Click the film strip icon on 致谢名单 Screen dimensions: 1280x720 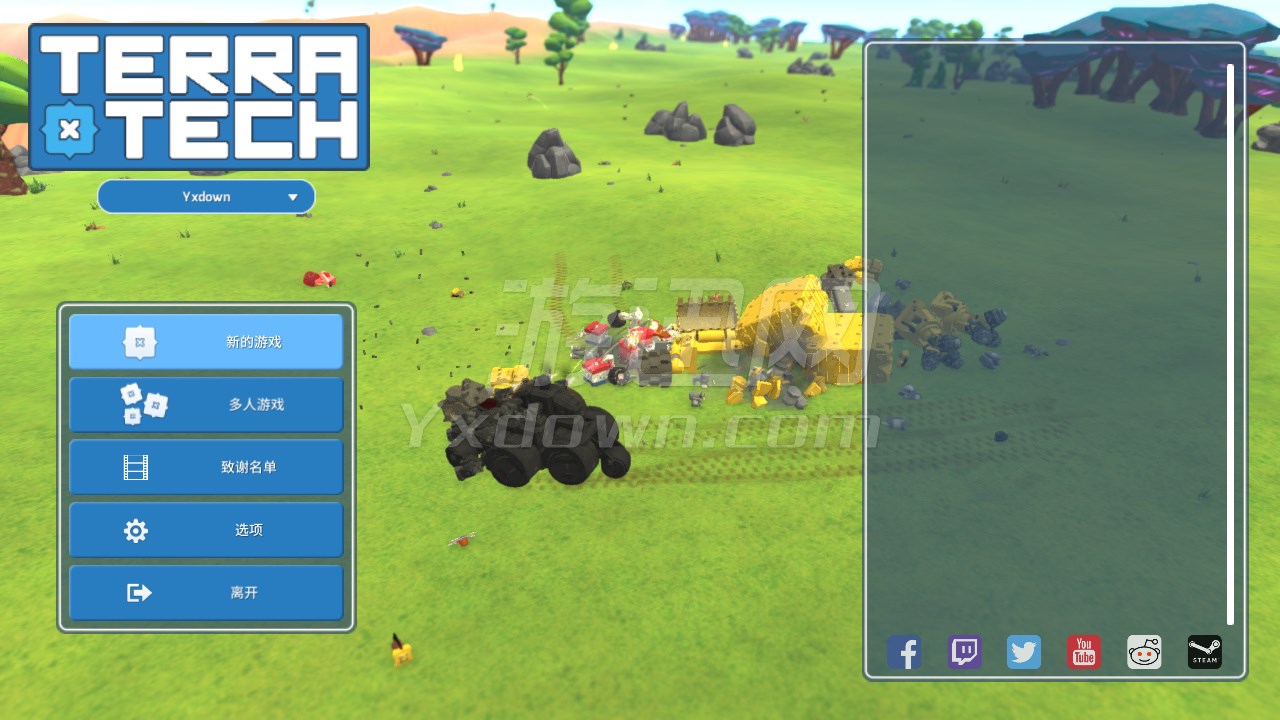coord(136,467)
